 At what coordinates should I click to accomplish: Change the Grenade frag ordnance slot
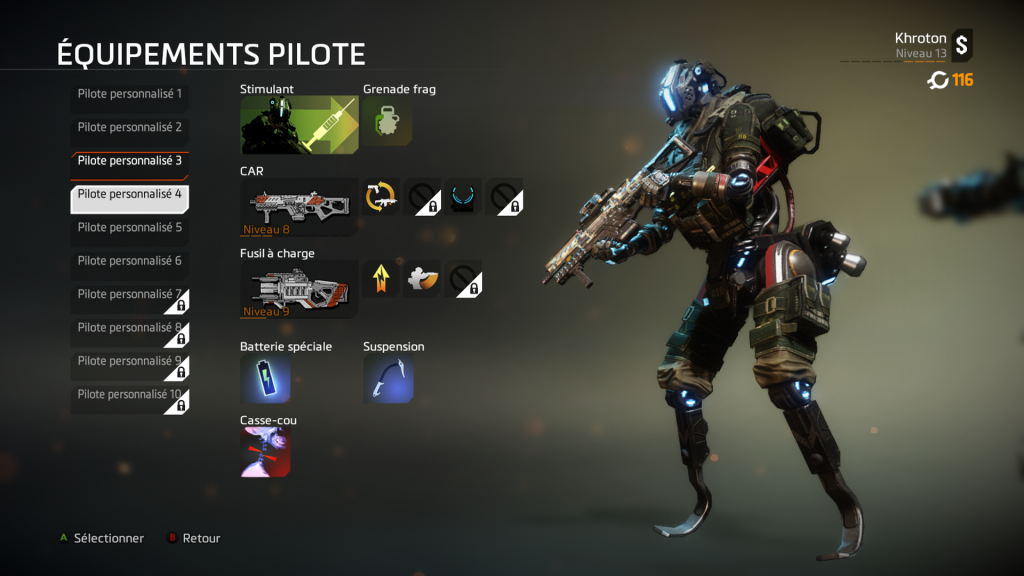click(386, 122)
